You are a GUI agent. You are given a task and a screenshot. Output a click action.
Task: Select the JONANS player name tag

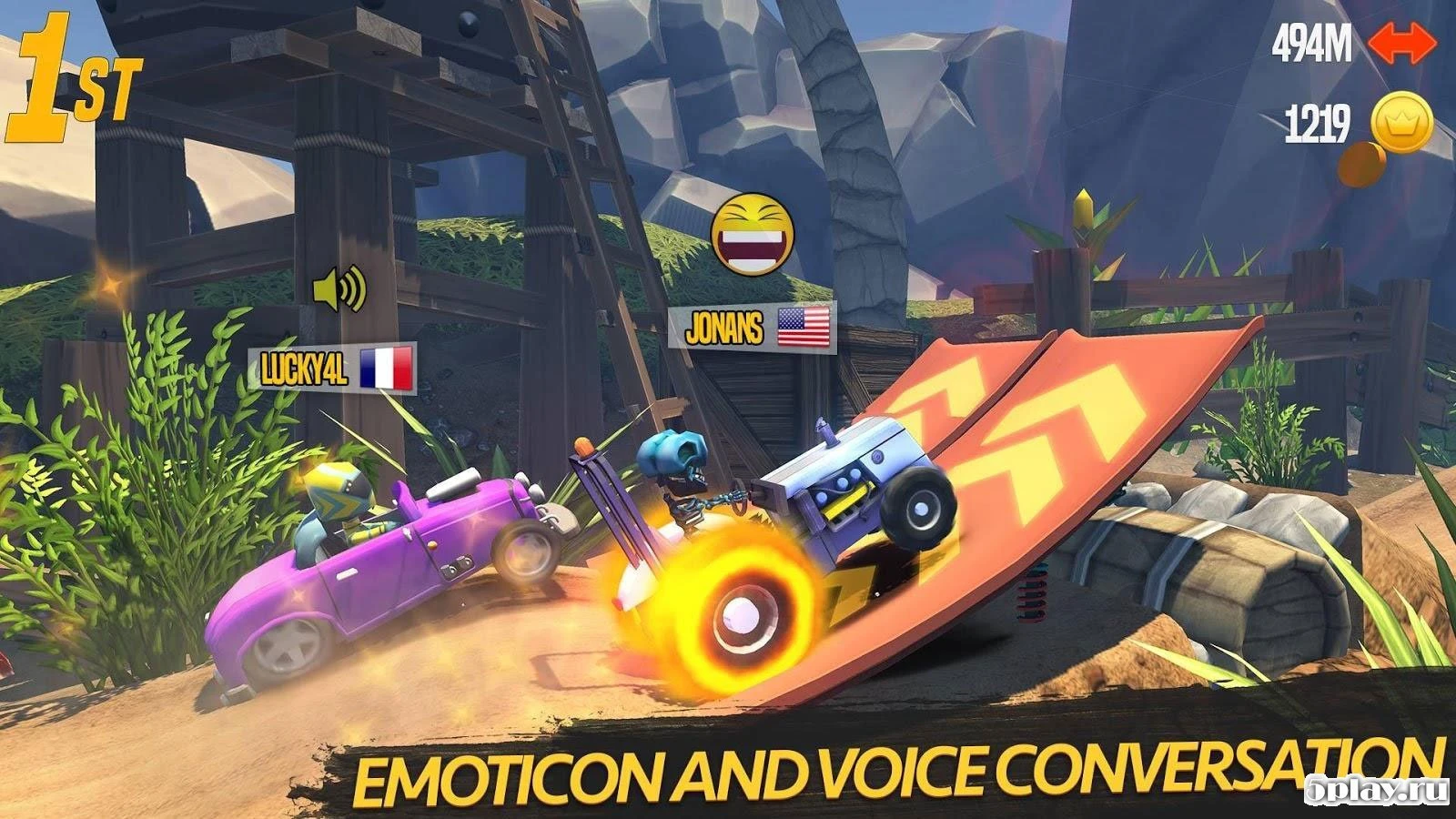tap(723, 329)
